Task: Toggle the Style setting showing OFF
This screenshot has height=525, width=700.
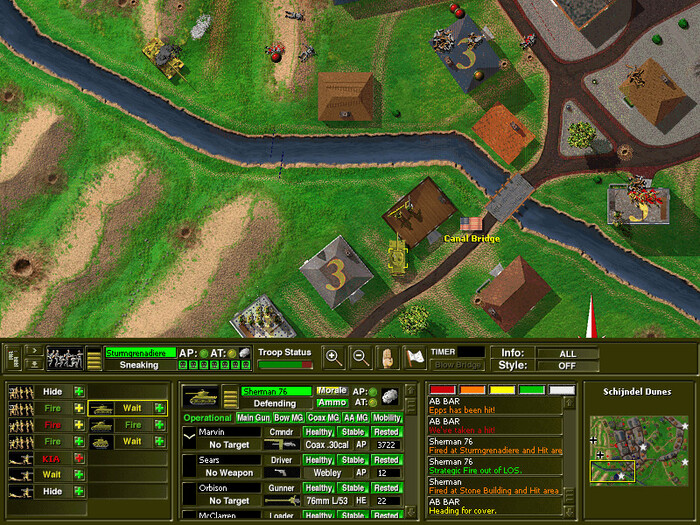Action: pyautogui.click(x=567, y=365)
